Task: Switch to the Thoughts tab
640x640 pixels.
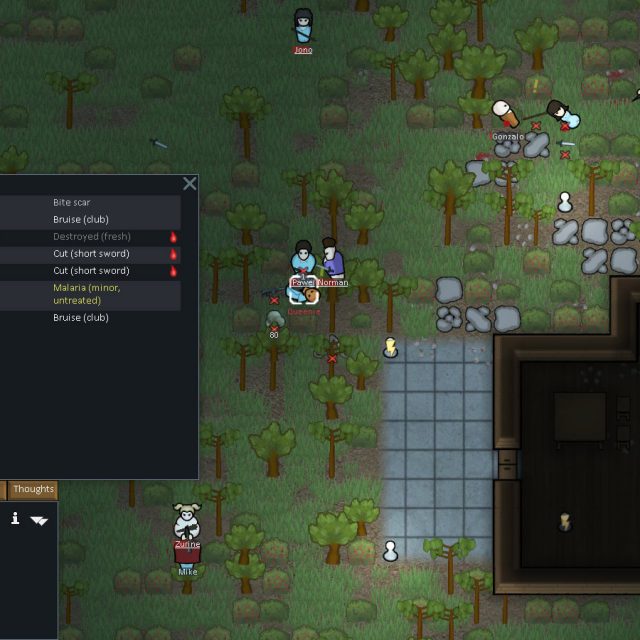Action: coord(33,489)
